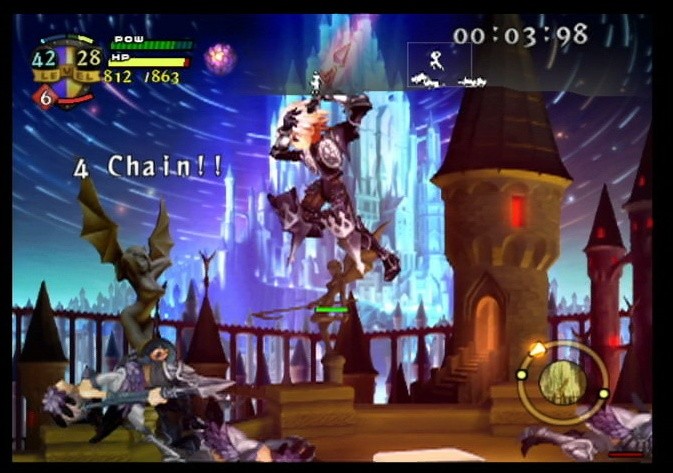Viewport: 673px width, 473px height.
Task: Click the stage minimap with the player silhouette
Action: coord(439,65)
